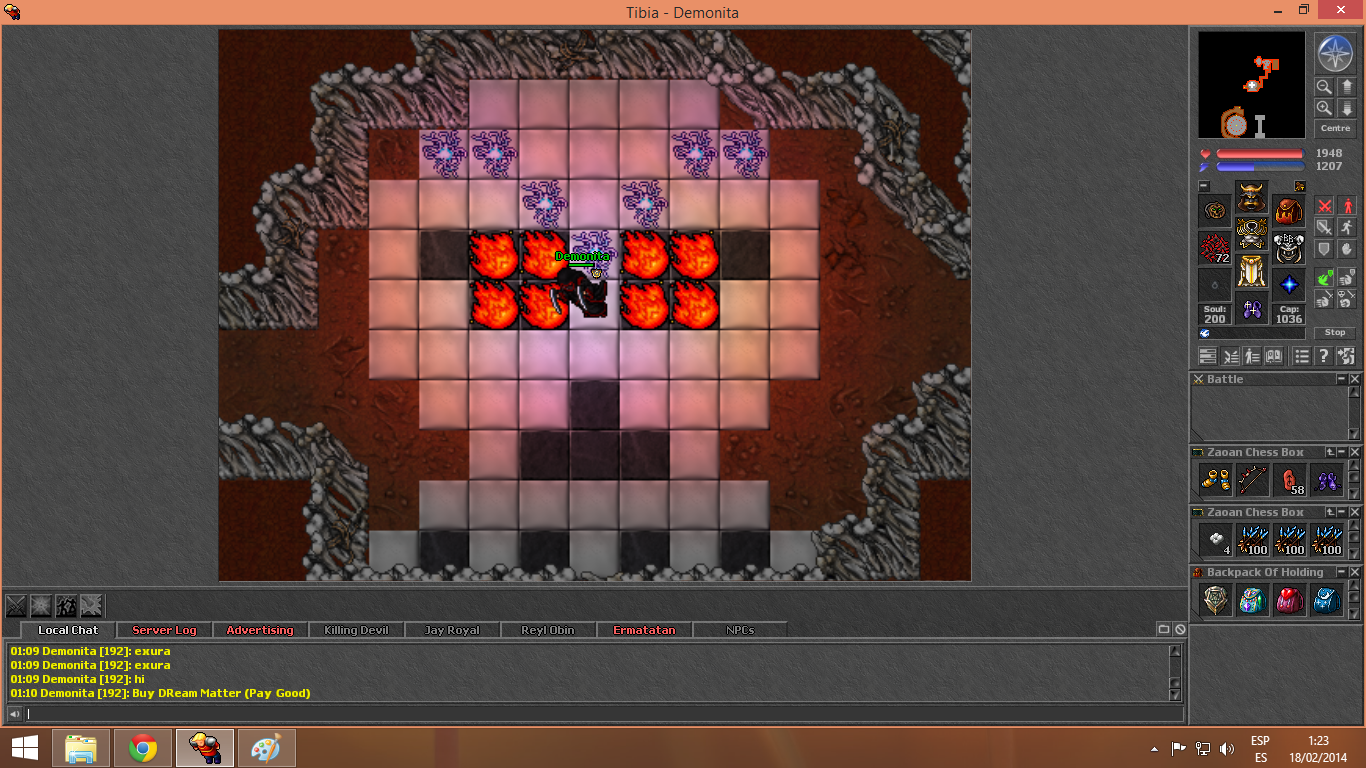This screenshot has height=768, width=1366.
Task: Click the Centre button under the minimap
Action: 1335,129
